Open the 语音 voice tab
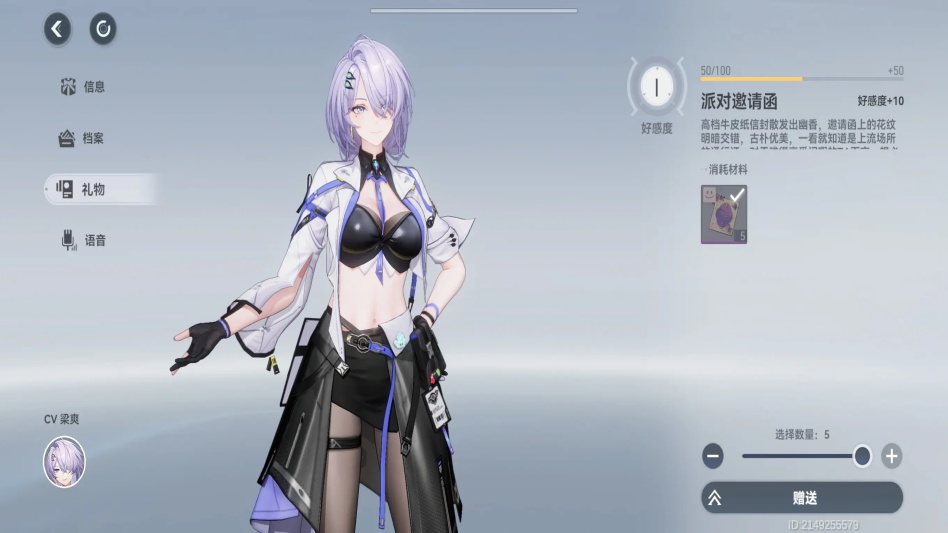Image resolution: width=948 pixels, height=533 pixels. coord(84,240)
